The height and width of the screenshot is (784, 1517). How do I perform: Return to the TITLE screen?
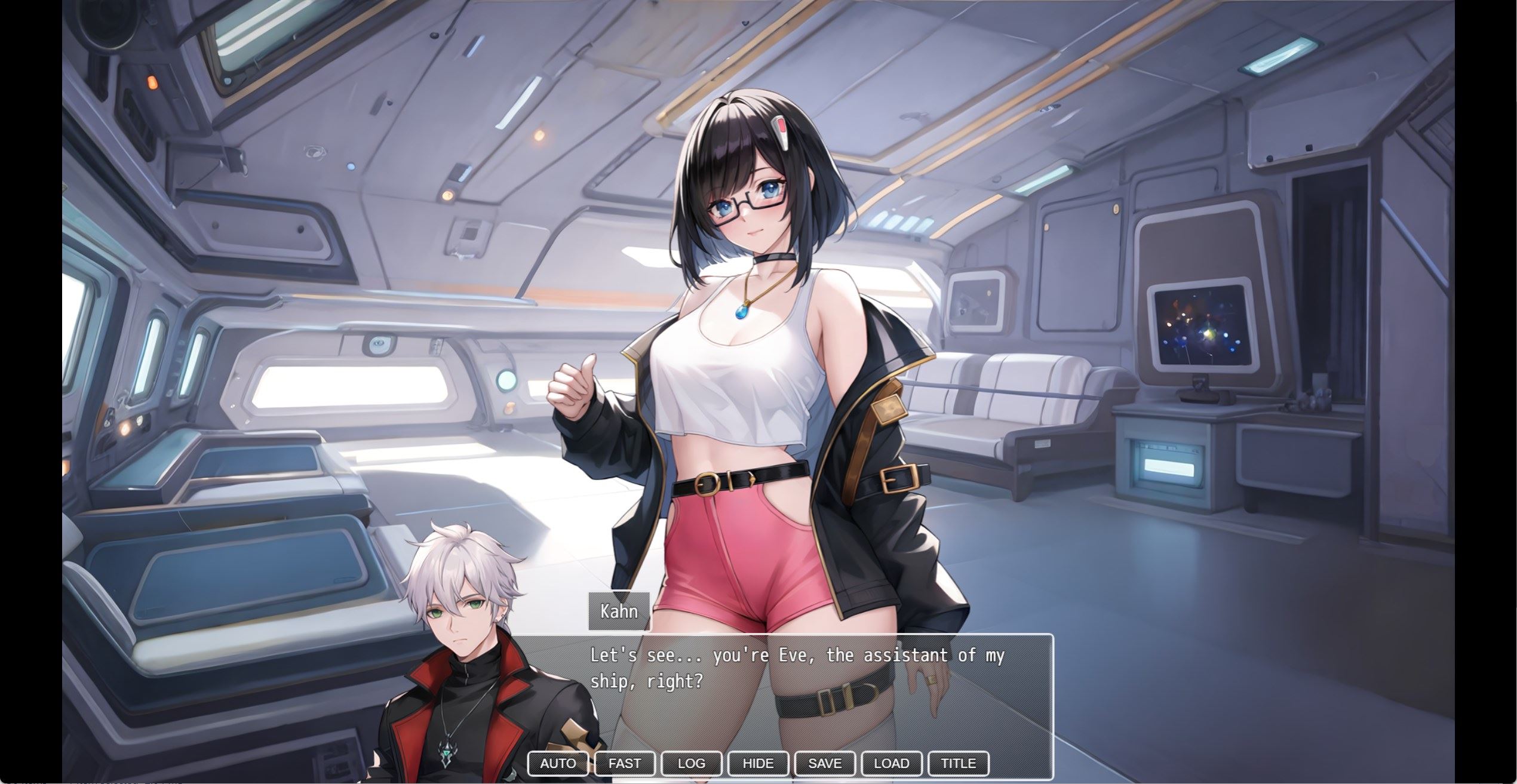pos(959,763)
